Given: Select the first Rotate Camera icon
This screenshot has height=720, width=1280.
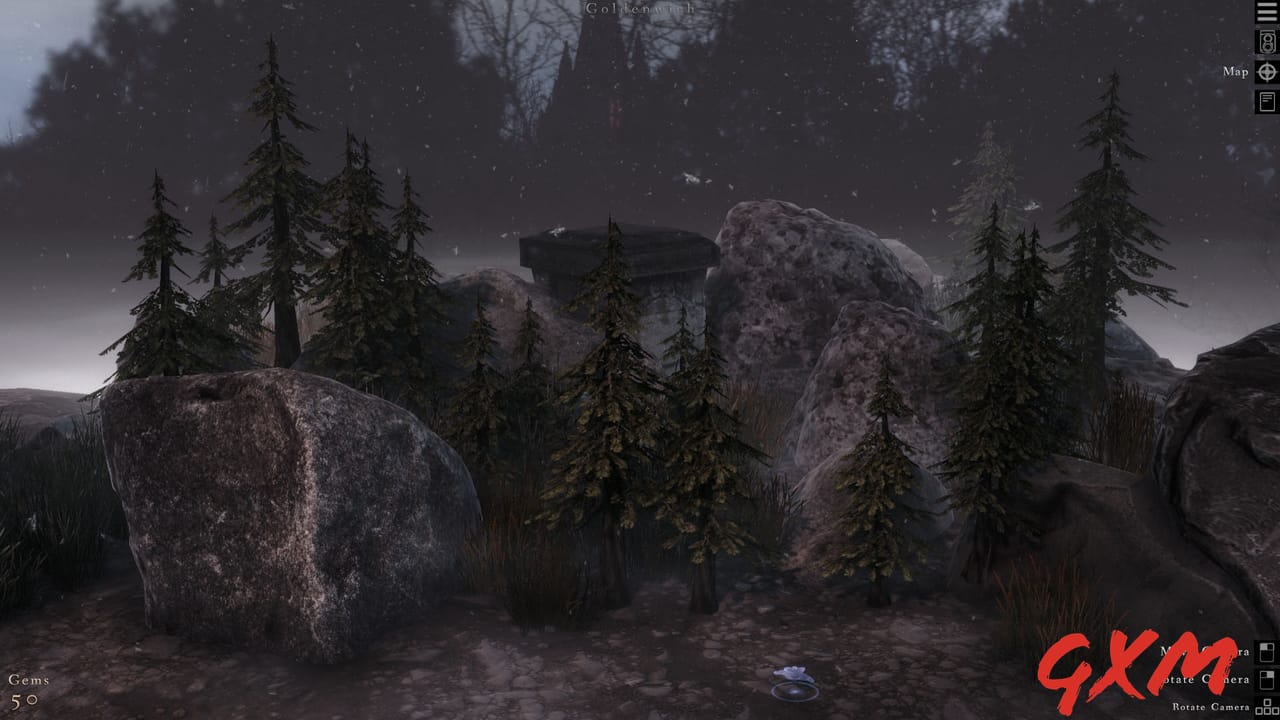Looking at the screenshot, I should click(x=1265, y=679).
